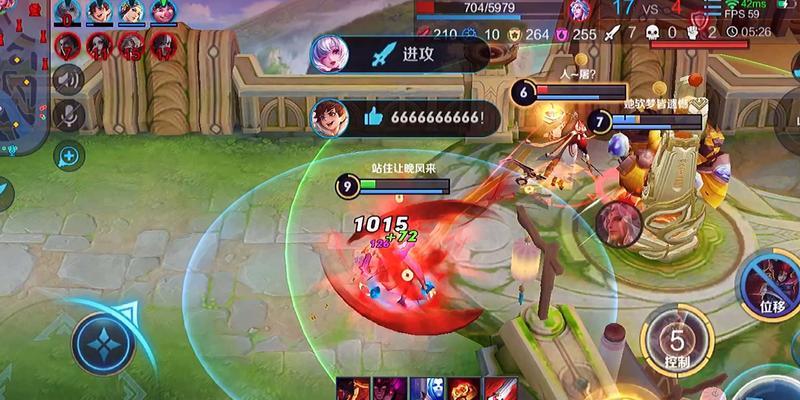The height and width of the screenshot is (400, 800).
Task: Toggle the muted microphone button
Action: 68,113
